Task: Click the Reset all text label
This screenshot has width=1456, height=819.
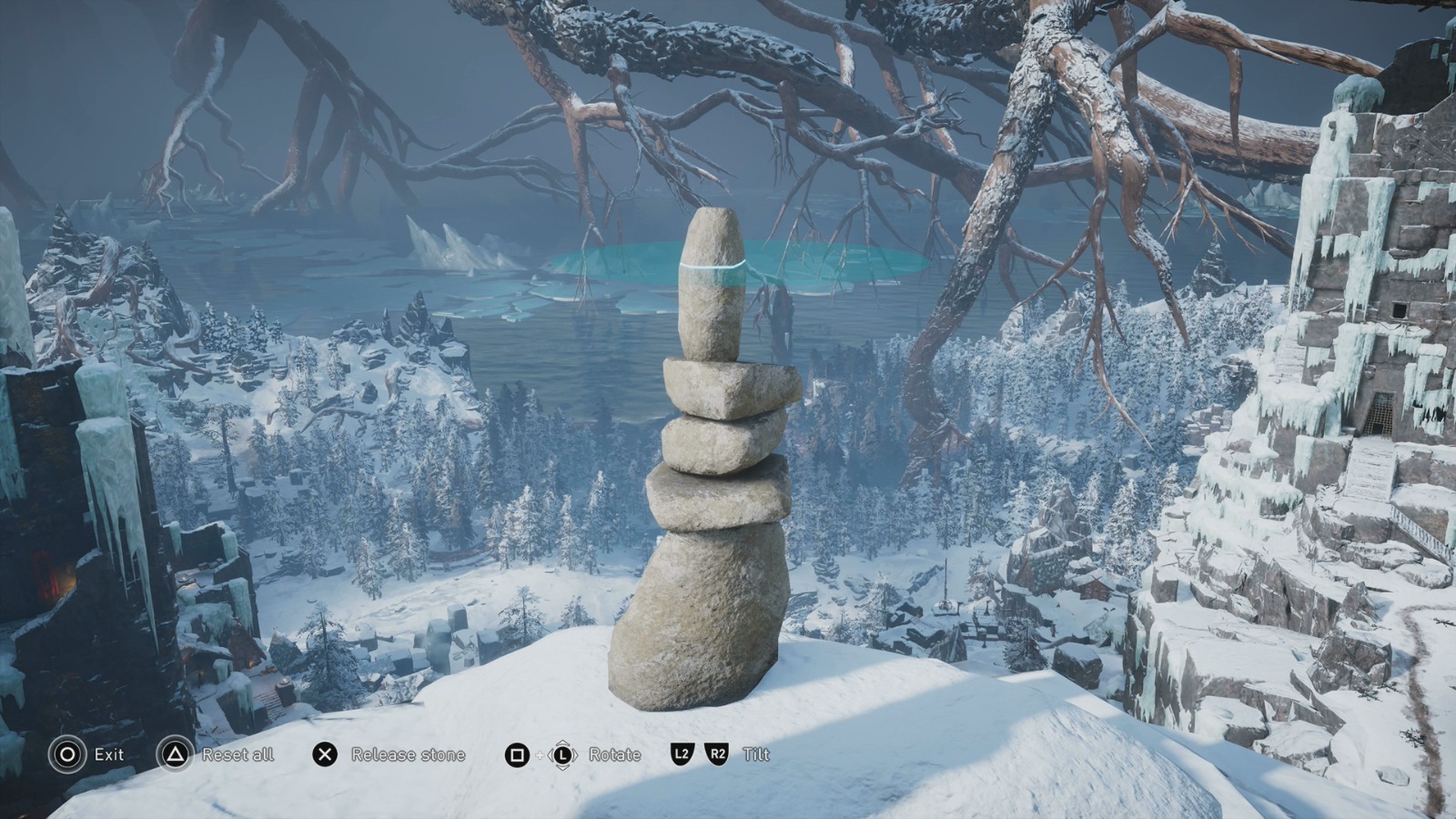Action: (x=236, y=754)
